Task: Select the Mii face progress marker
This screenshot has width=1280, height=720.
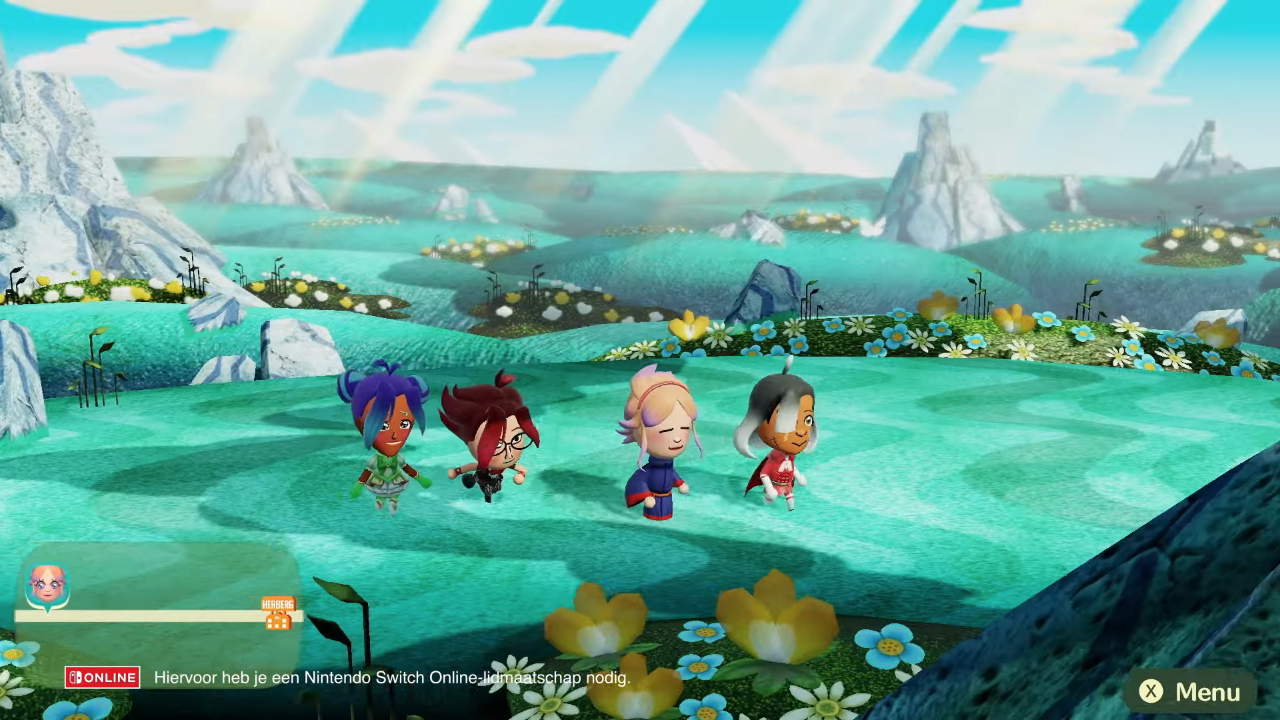Action: 47,586
